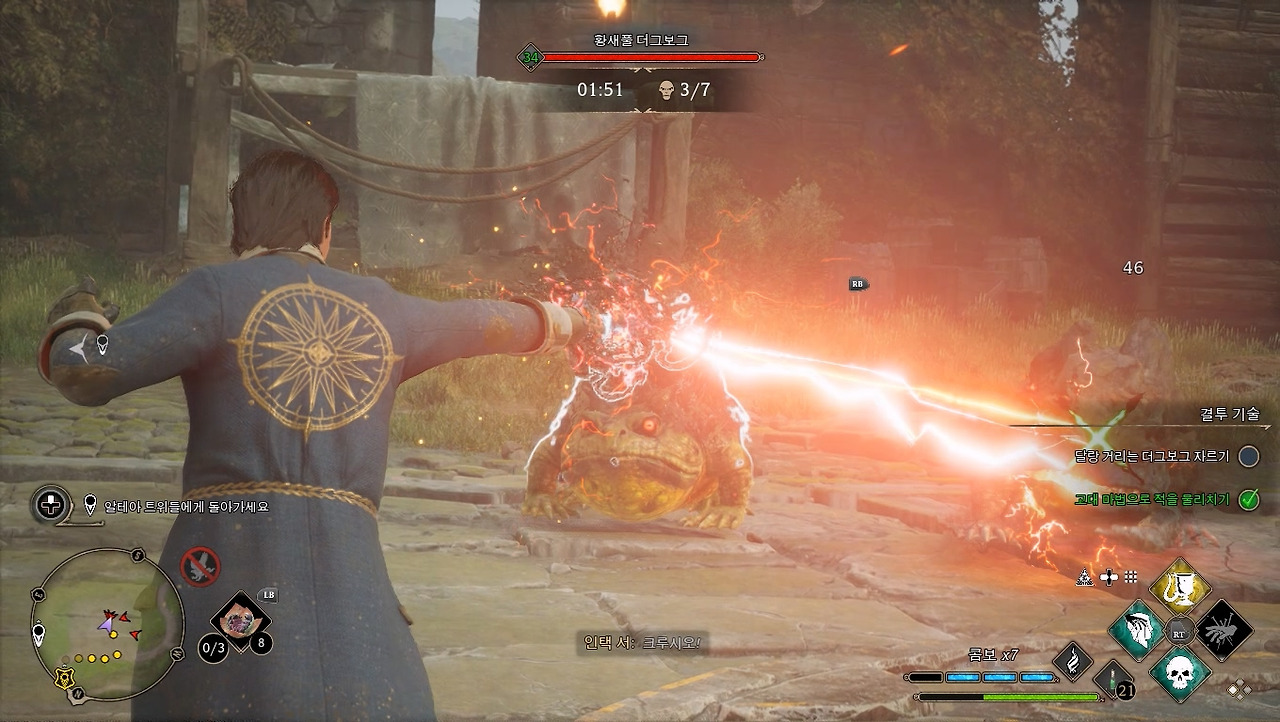Activate the yellow goblet spell slot
This screenshot has width=1280, height=722.
pyautogui.click(x=1180, y=588)
